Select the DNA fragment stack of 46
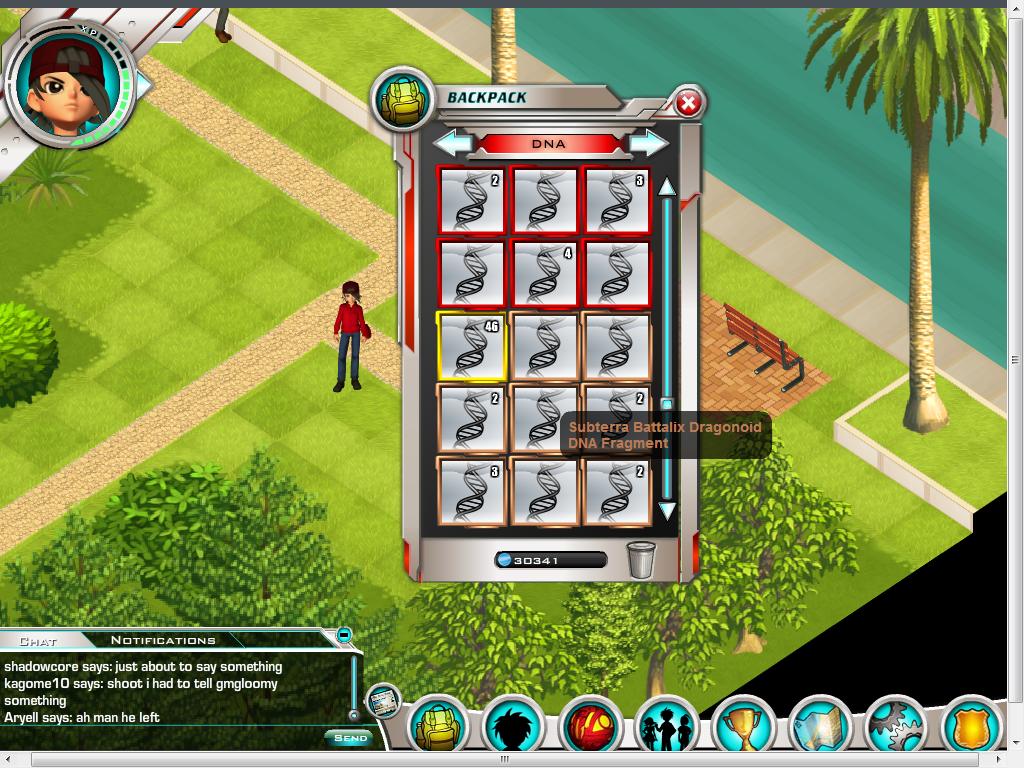Screen dimensions: 1024x768 click(x=471, y=346)
